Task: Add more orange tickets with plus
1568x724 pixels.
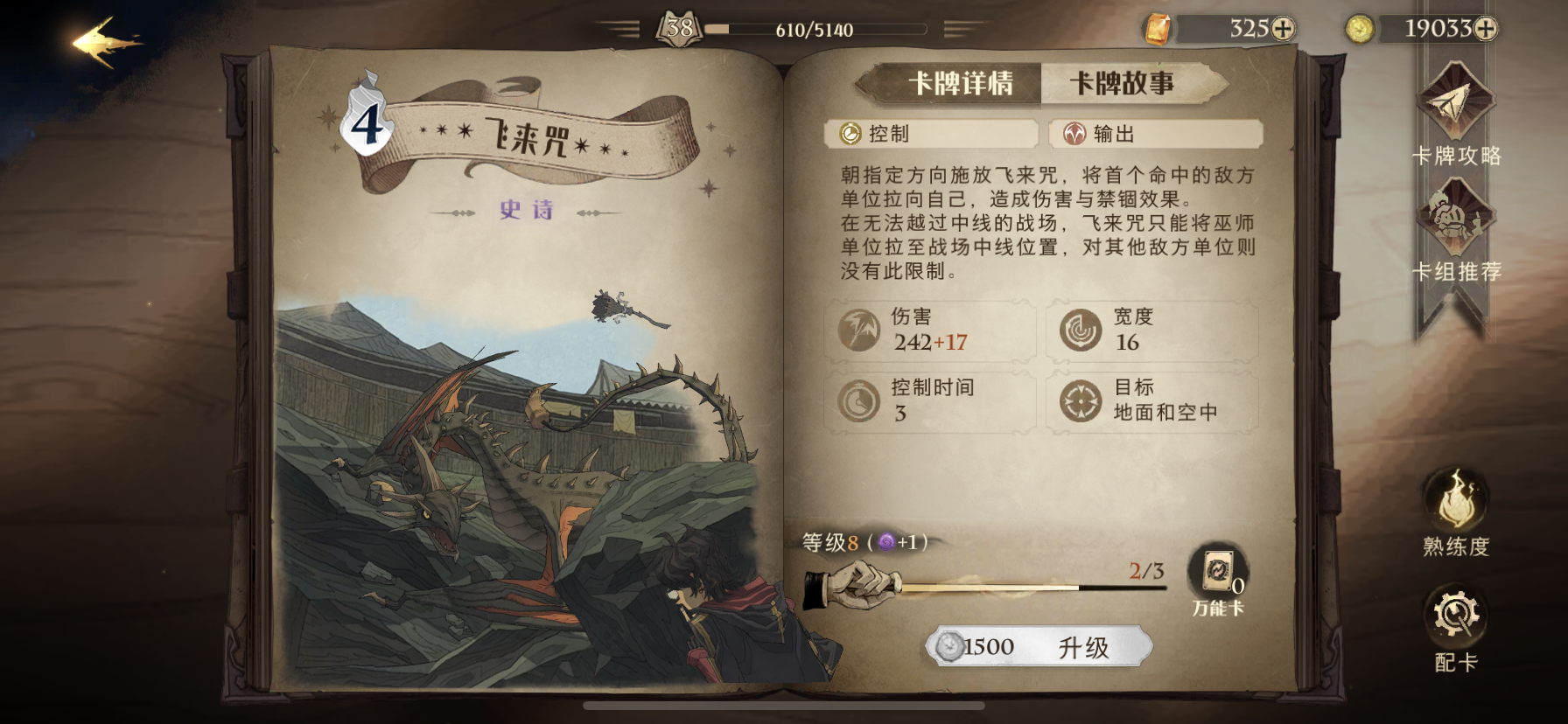Action: point(1283,29)
